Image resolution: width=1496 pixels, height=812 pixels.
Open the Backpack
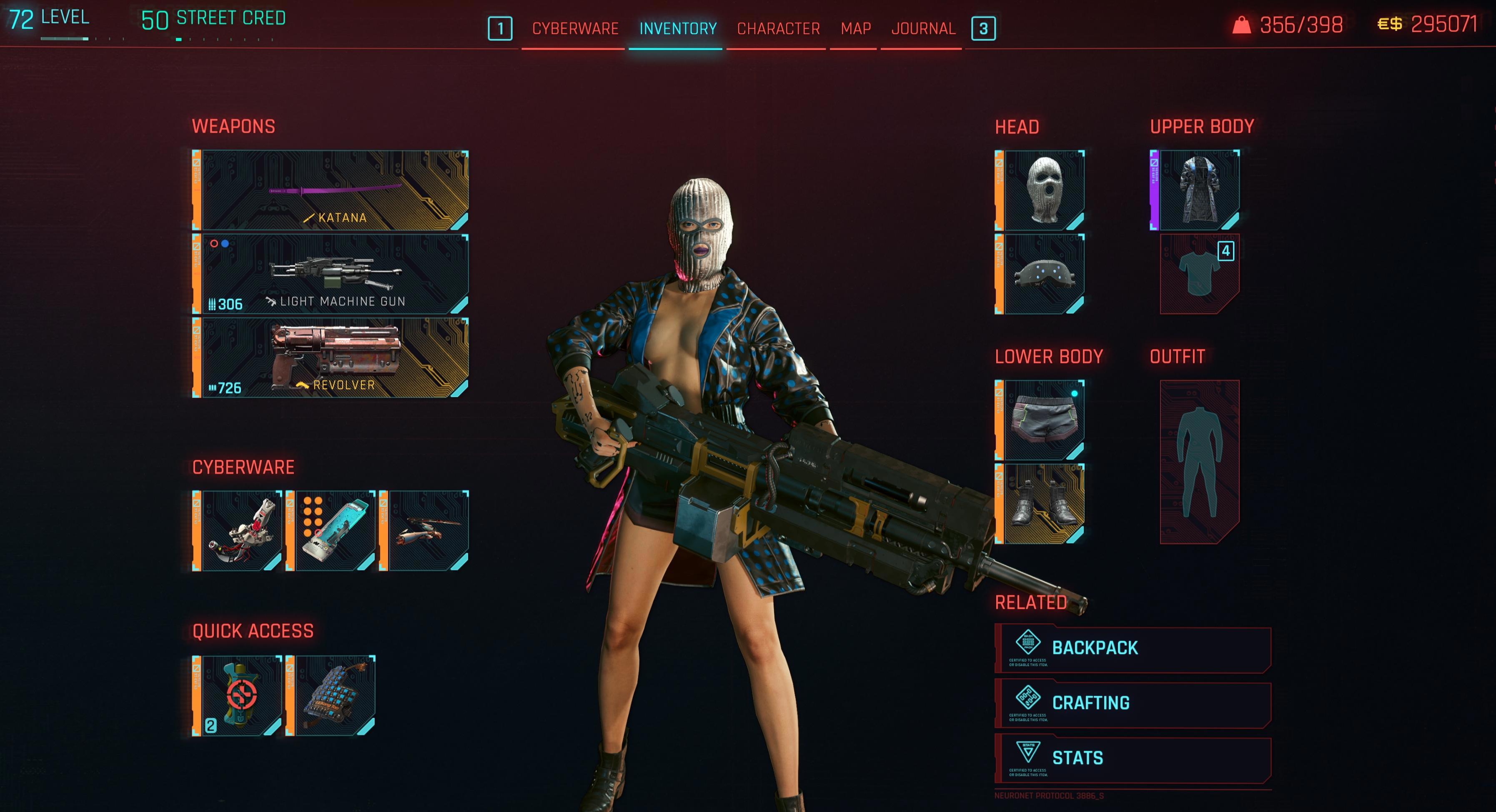tap(1133, 648)
